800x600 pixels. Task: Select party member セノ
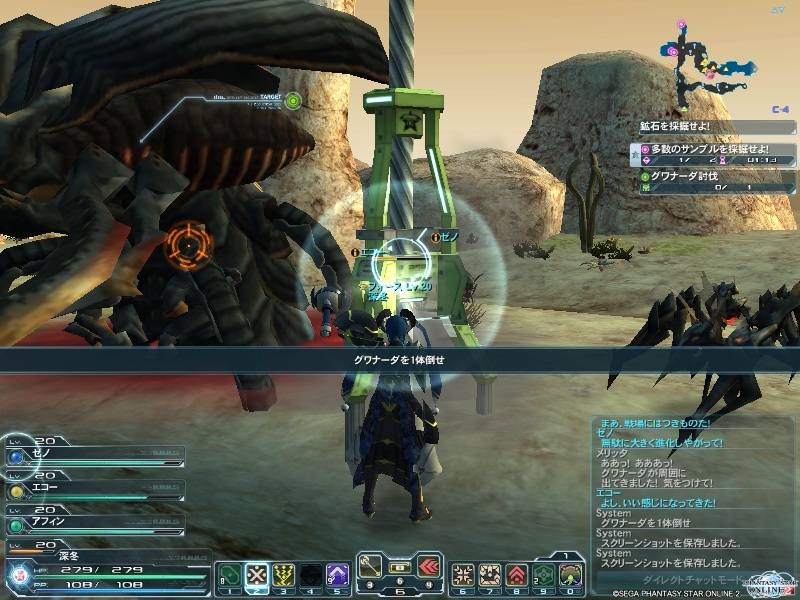pyautogui.click(x=94, y=455)
